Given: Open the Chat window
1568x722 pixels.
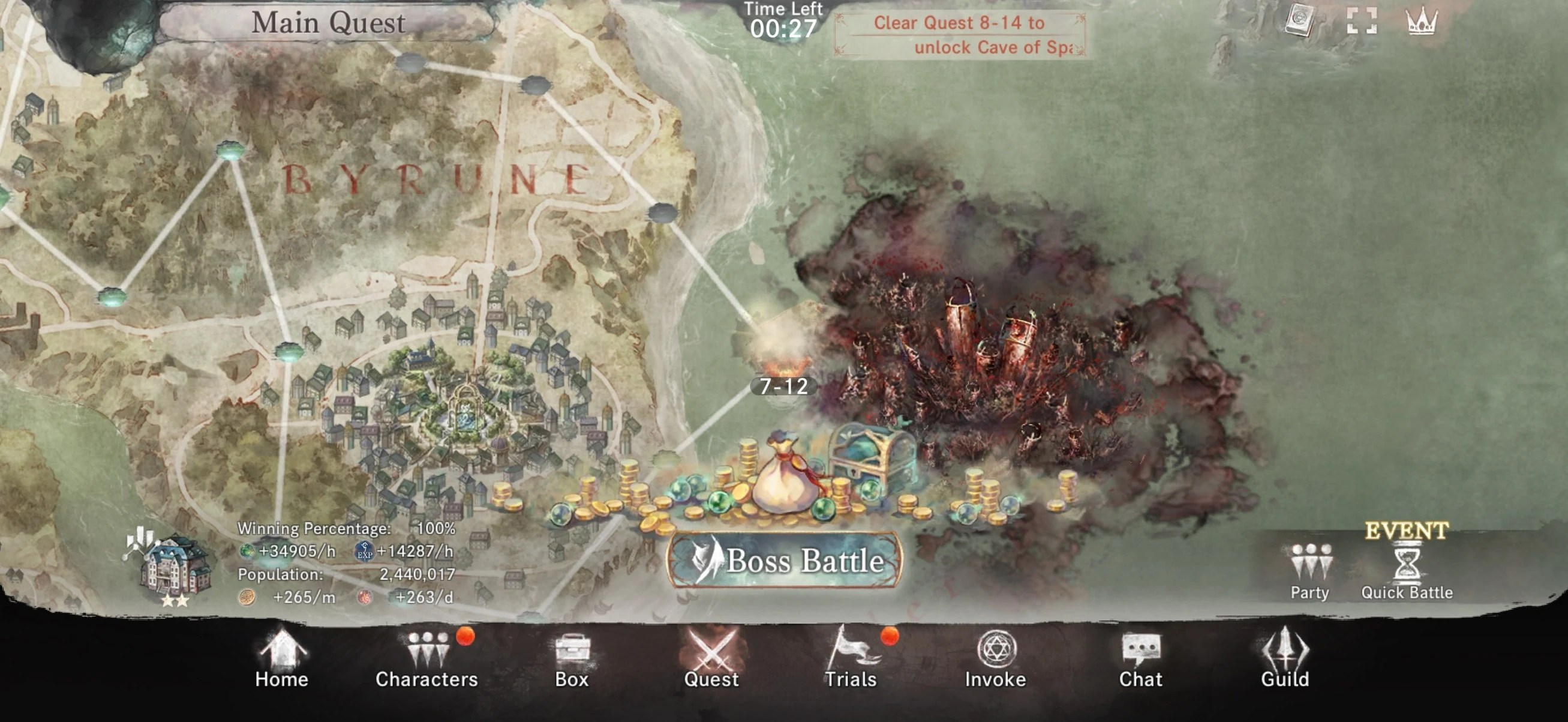Looking at the screenshot, I should click(x=1140, y=660).
